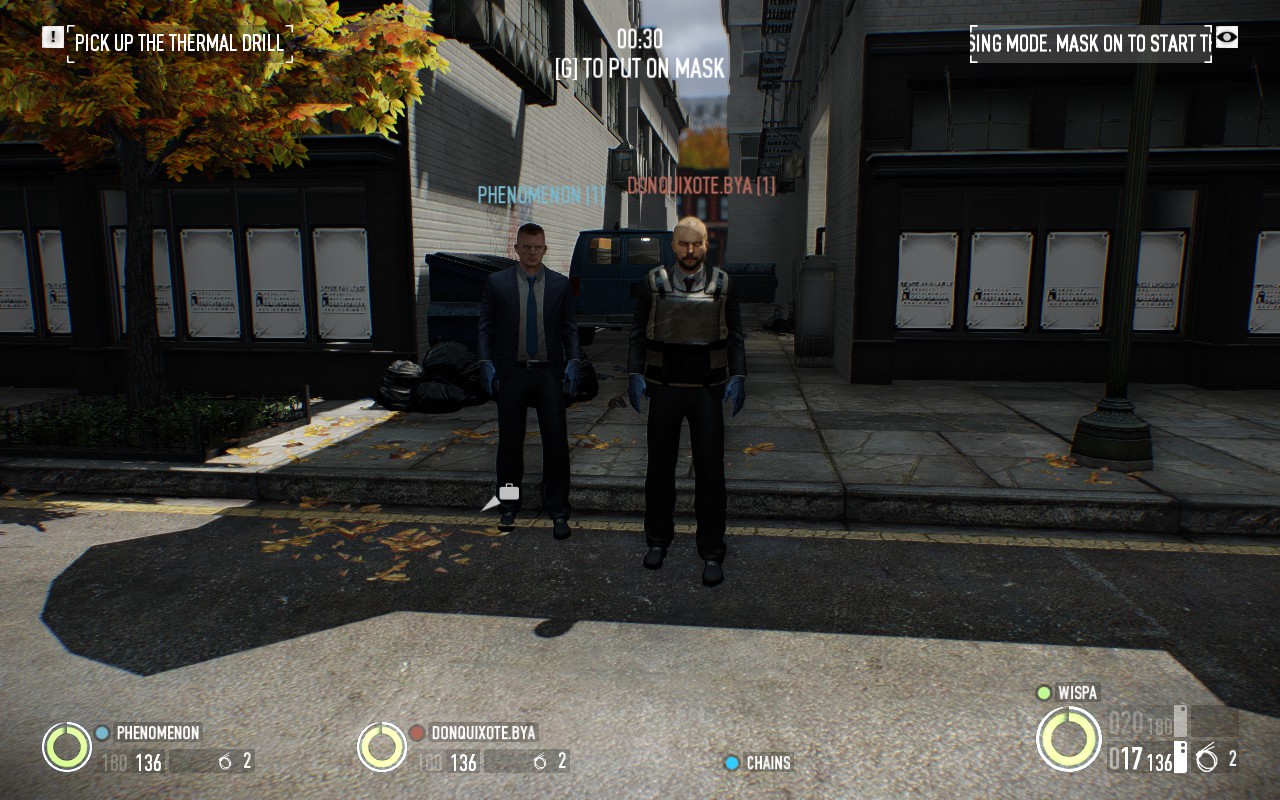The image size is (1280, 800).
Task: Click the floating DonQuixote.bya [1] name tag
Action: click(701, 186)
